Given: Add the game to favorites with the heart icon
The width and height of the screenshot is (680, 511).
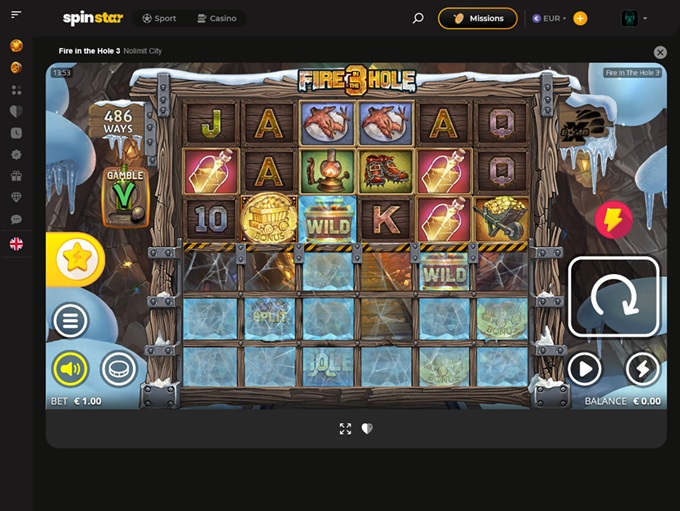Looking at the screenshot, I should point(367,428).
